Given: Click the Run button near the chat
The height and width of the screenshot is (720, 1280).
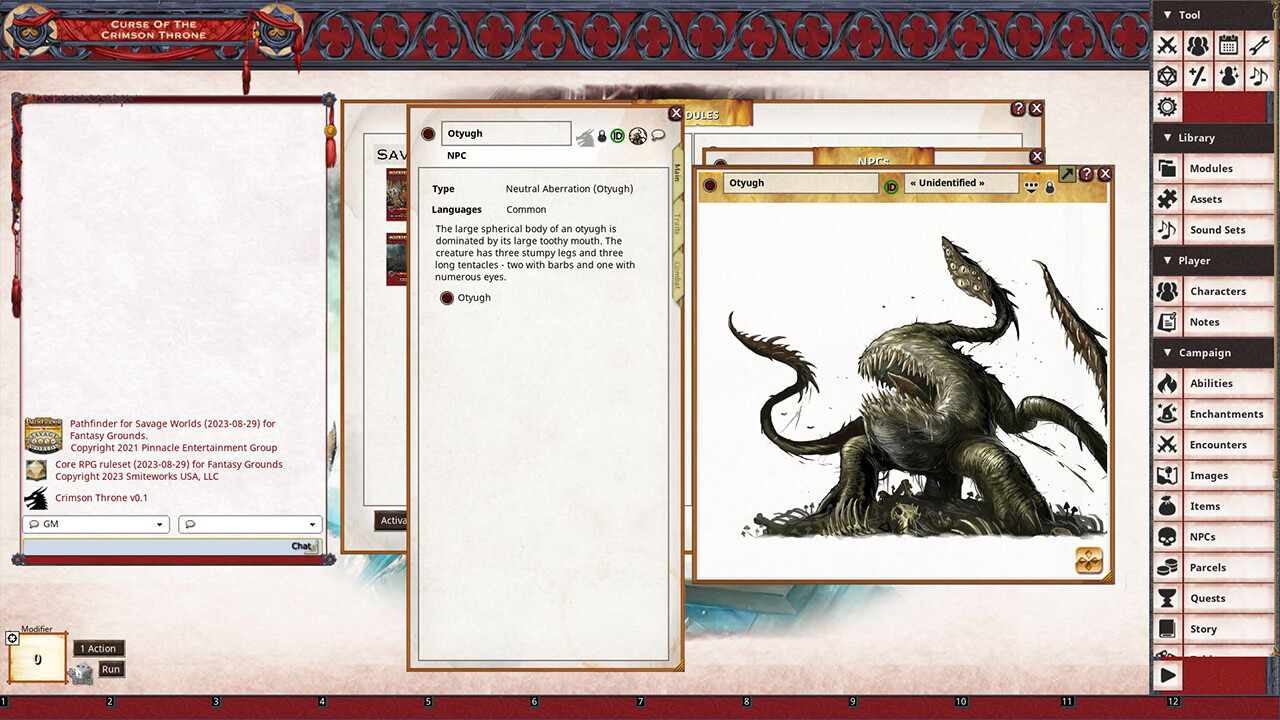Looking at the screenshot, I should tap(110, 669).
